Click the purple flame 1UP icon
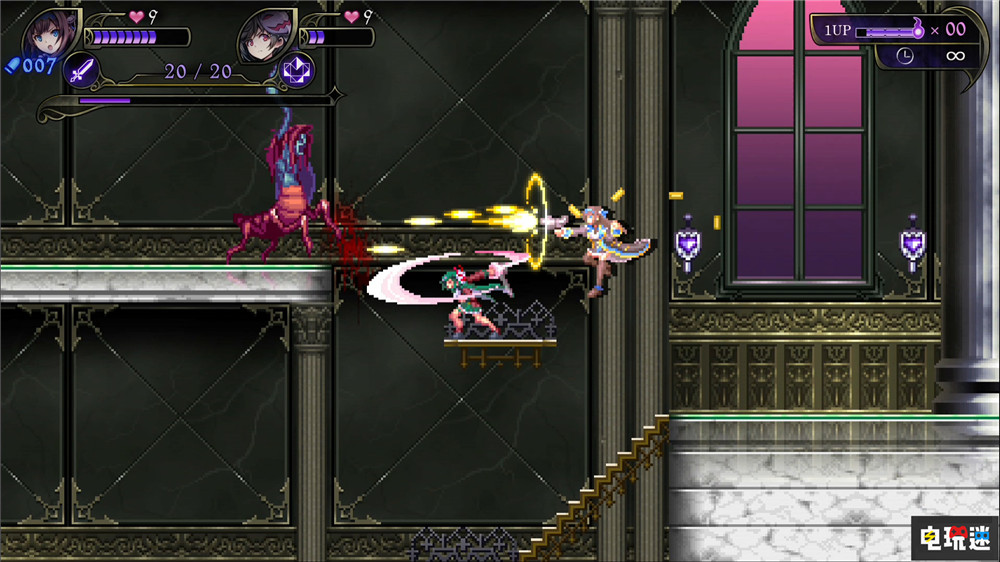Image resolution: width=1000 pixels, height=562 pixels. point(912,30)
